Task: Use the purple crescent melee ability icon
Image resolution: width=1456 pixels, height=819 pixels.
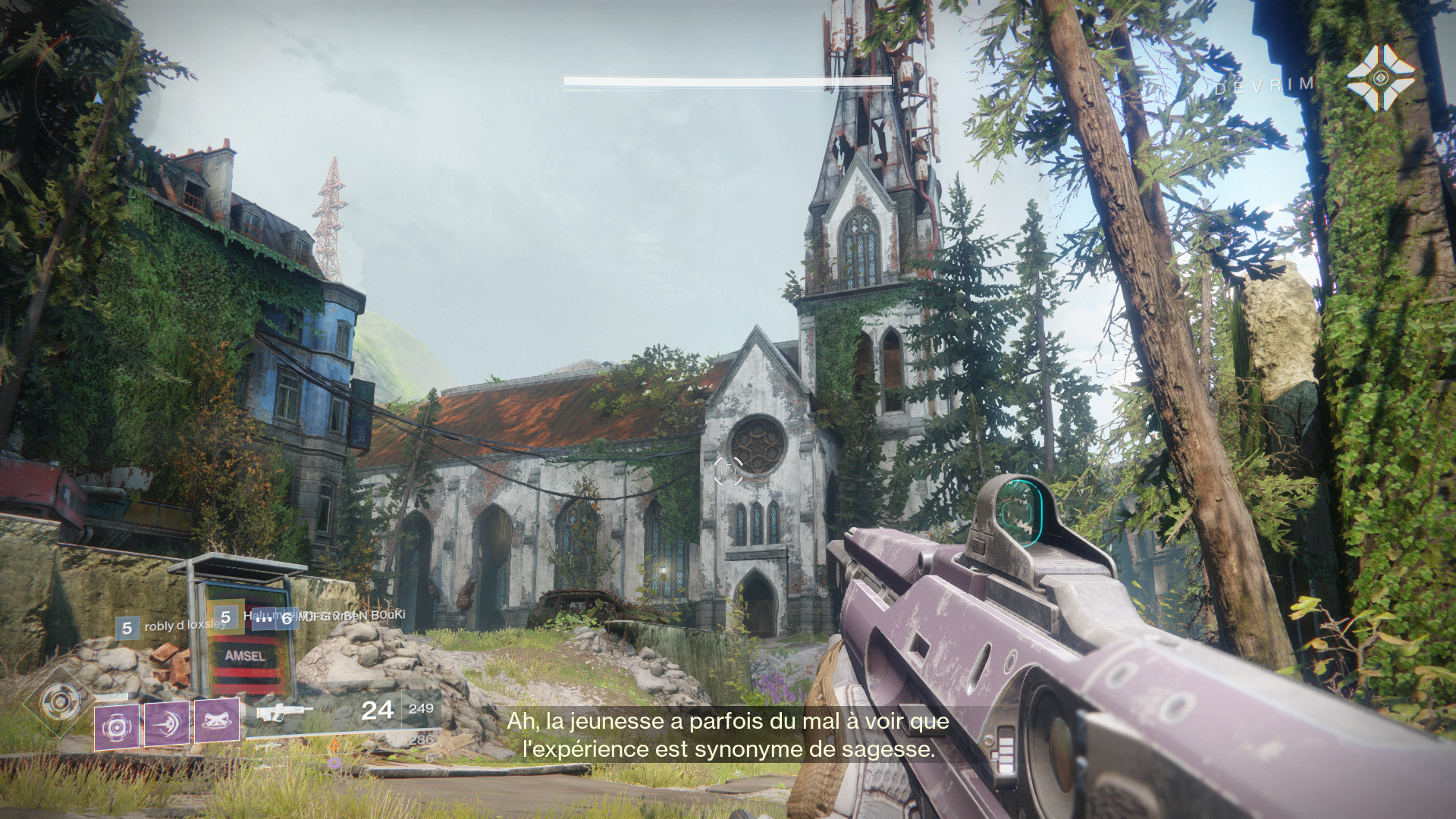Action: 166,723
